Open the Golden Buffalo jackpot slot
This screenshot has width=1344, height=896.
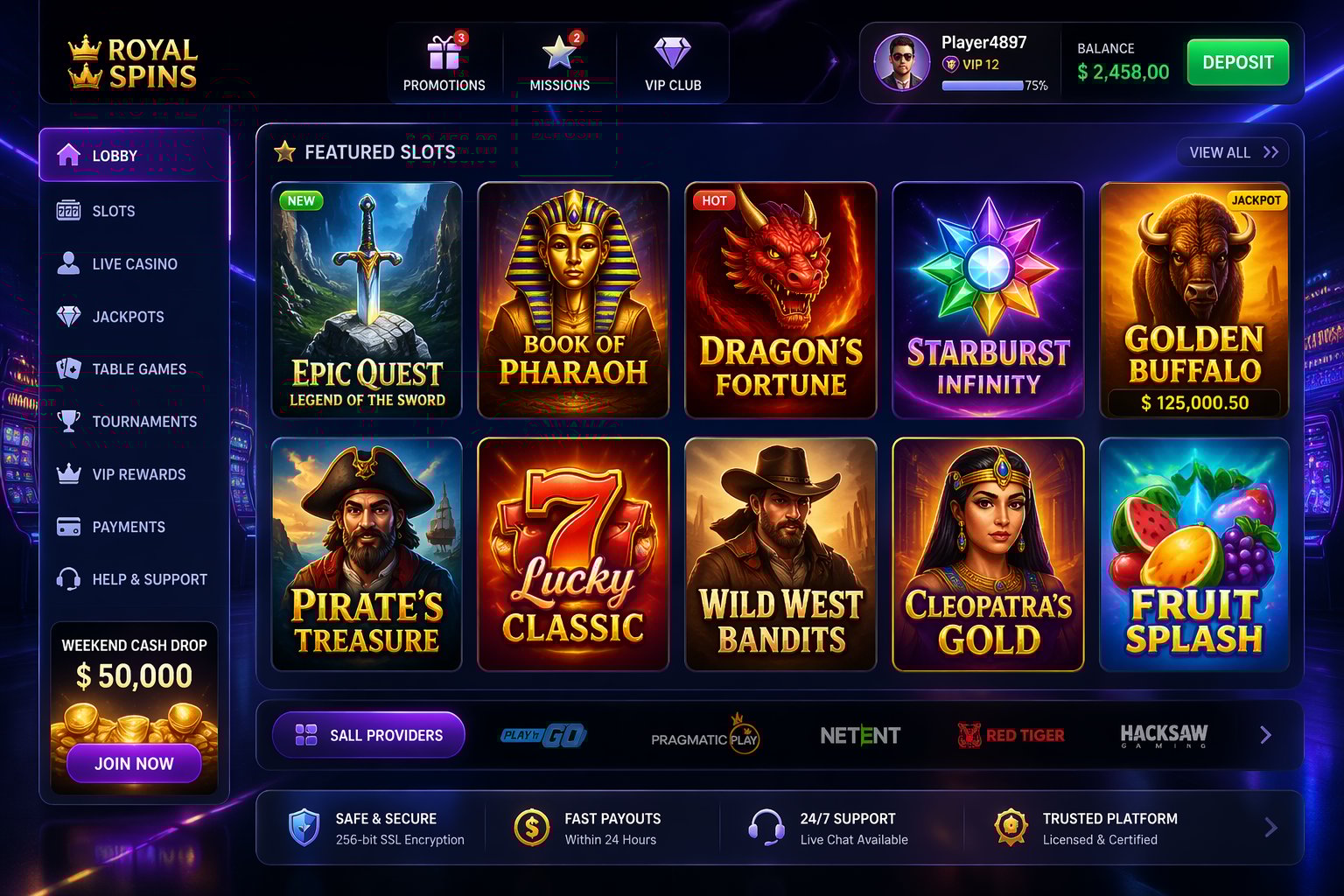pyautogui.click(x=1195, y=300)
